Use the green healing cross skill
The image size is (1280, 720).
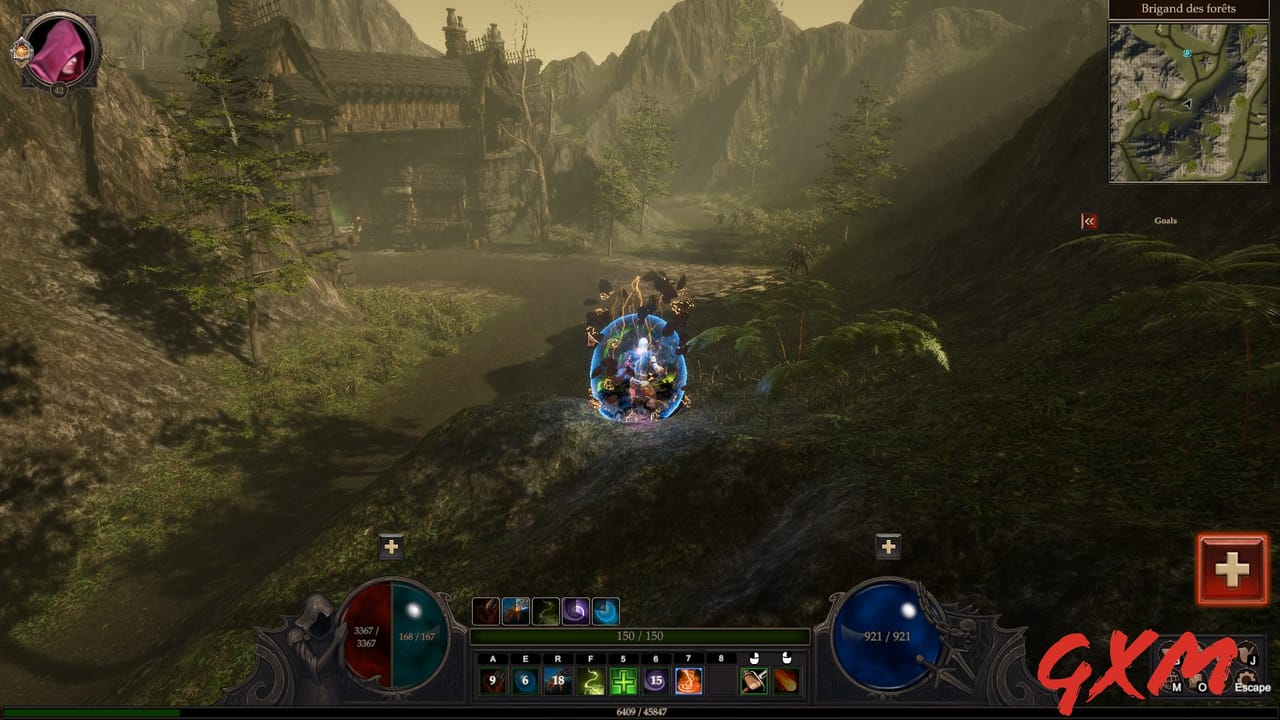click(x=623, y=681)
